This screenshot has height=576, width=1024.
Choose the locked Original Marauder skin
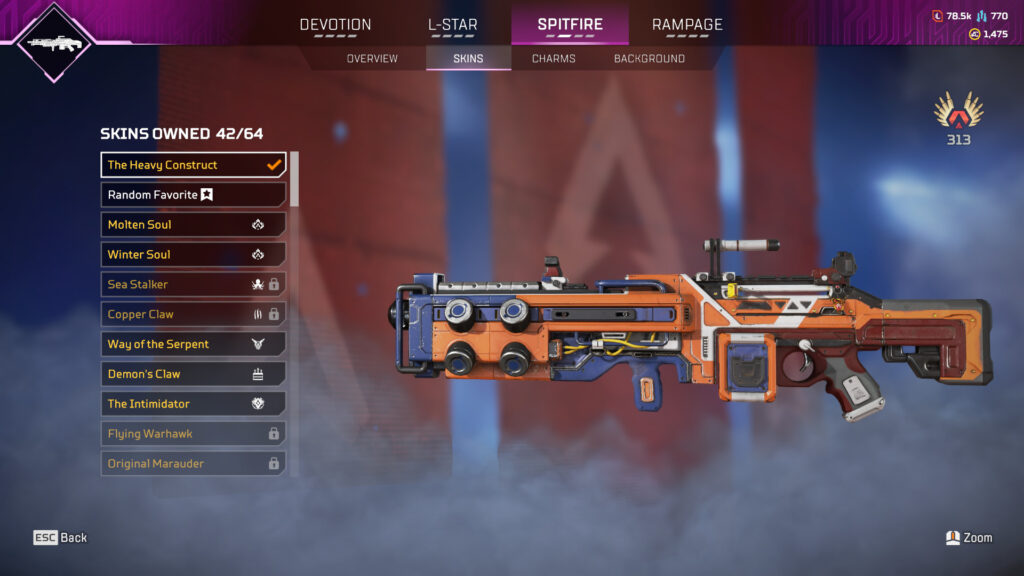[193, 464]
